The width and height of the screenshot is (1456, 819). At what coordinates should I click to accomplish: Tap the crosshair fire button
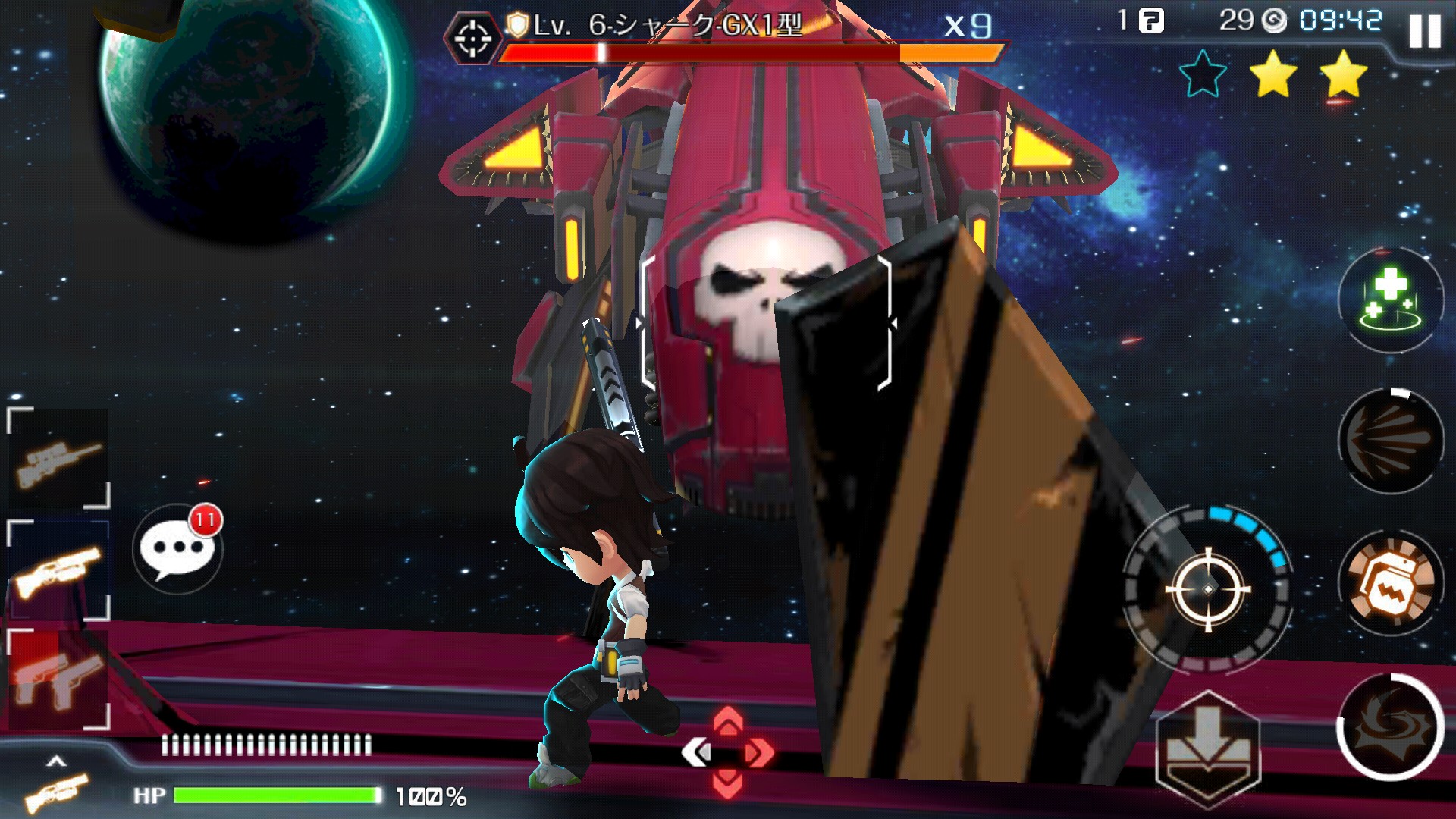tap(1208, 589)
